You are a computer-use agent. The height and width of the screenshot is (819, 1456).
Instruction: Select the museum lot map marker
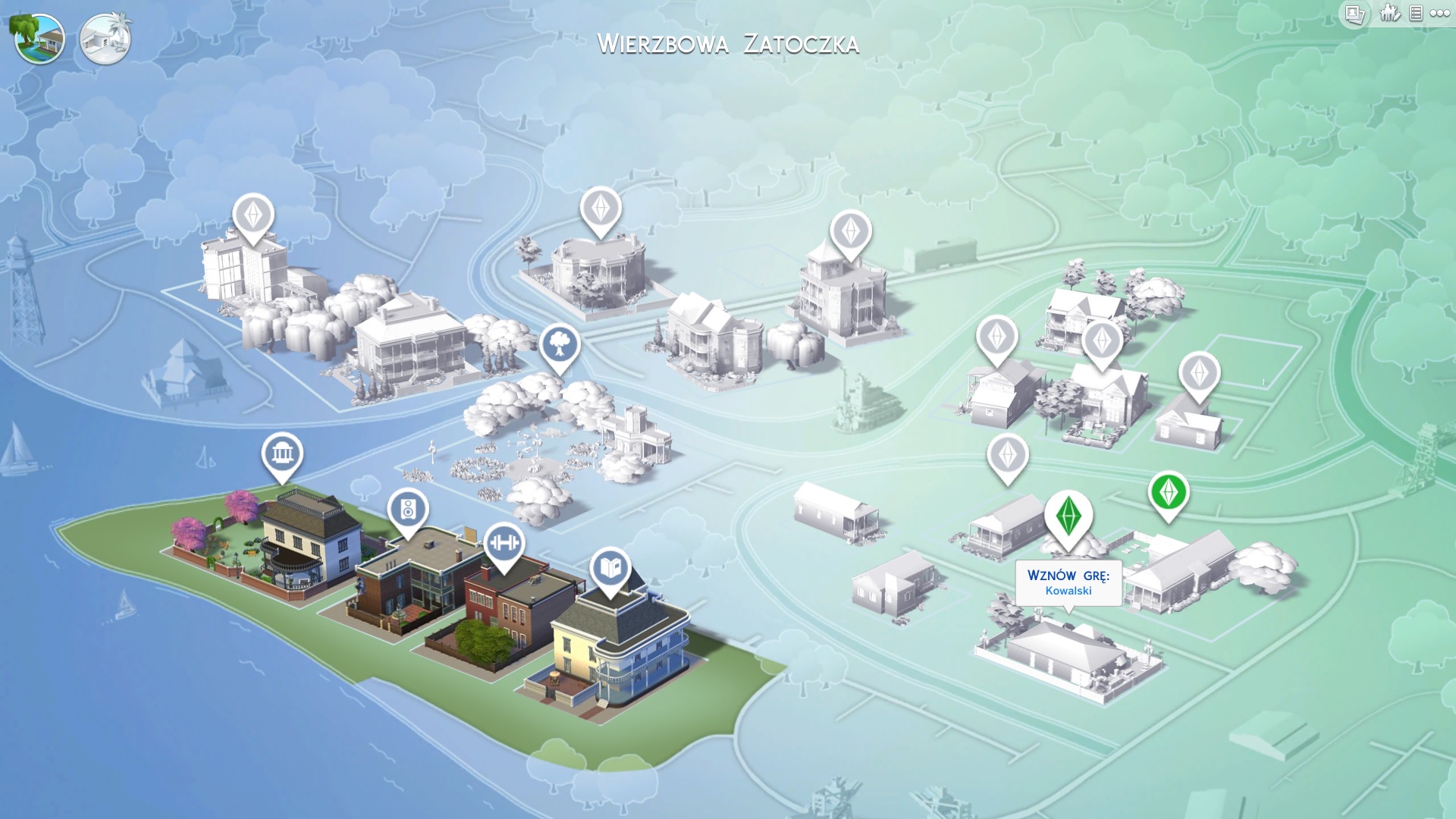(282, 454)
